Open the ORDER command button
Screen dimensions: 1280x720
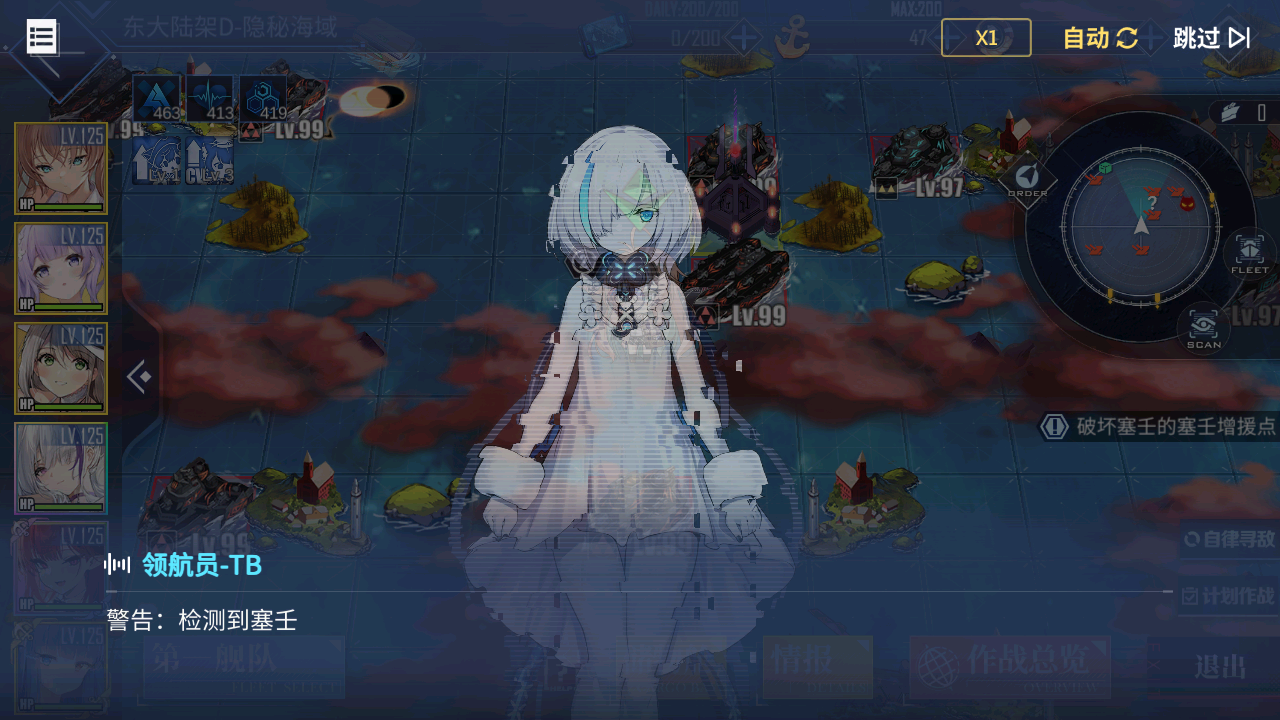(1027, 179)
